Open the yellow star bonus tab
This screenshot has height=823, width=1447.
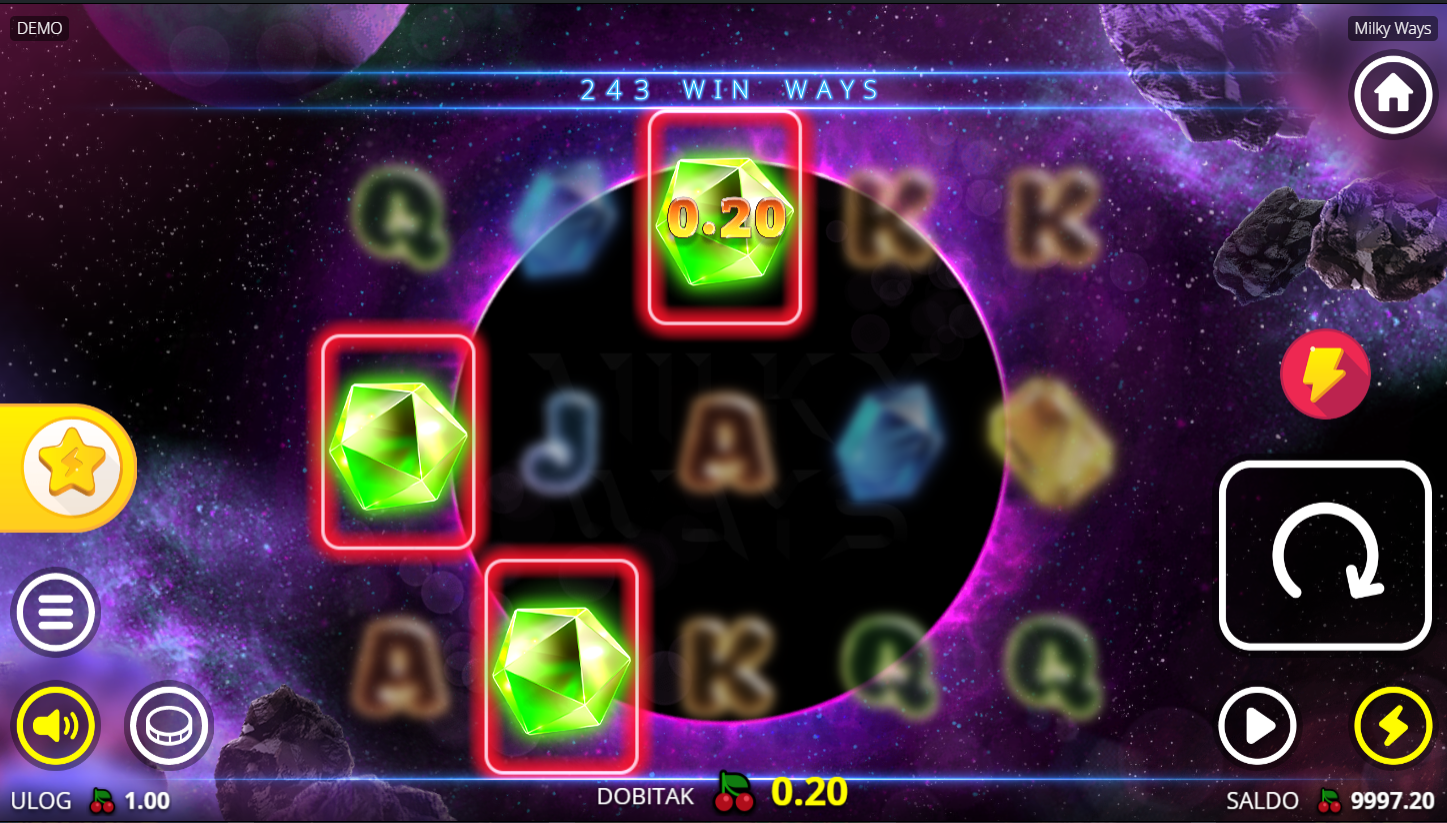click(x=70, y=467)
